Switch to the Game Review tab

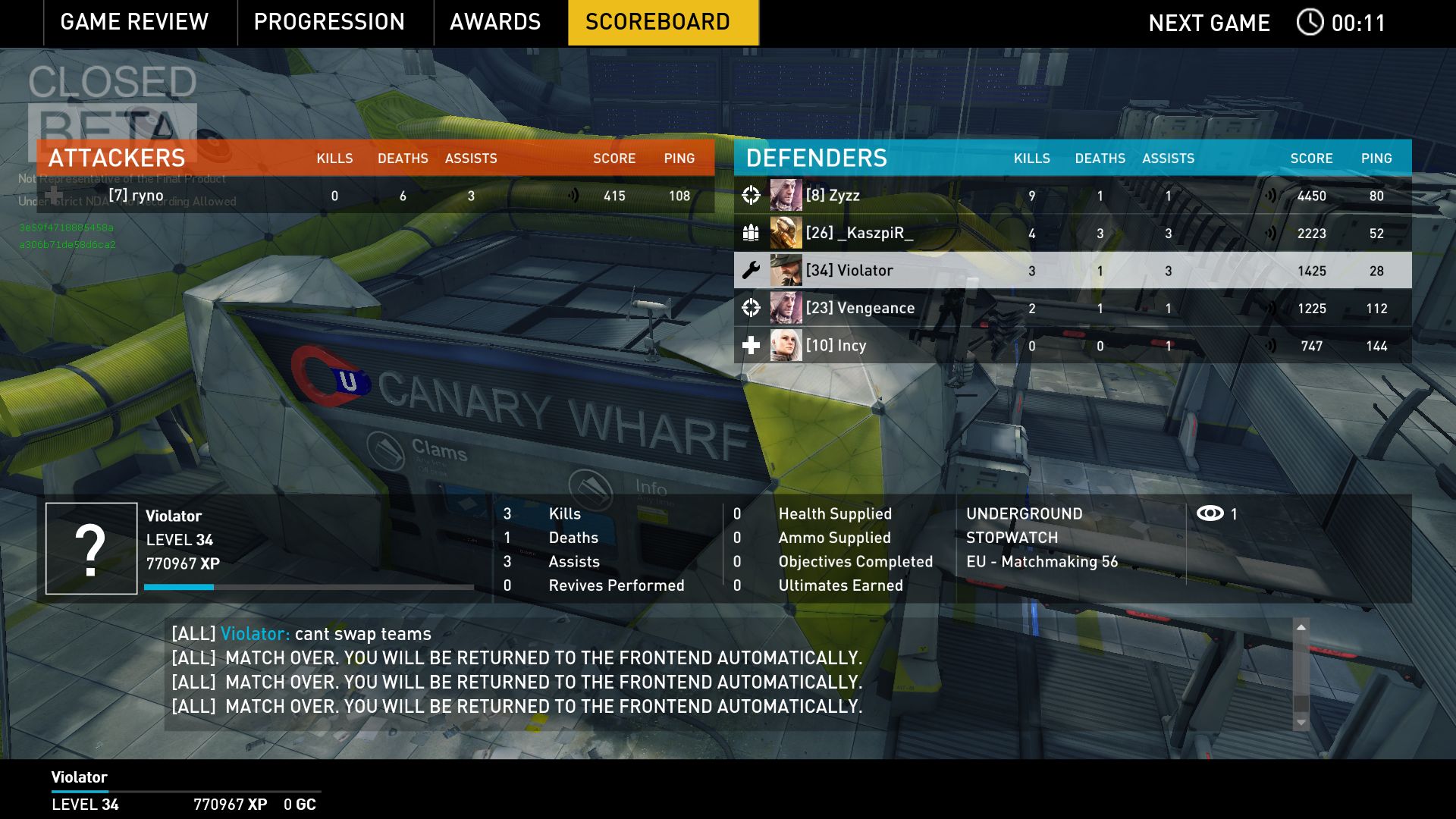coord(134,22)
